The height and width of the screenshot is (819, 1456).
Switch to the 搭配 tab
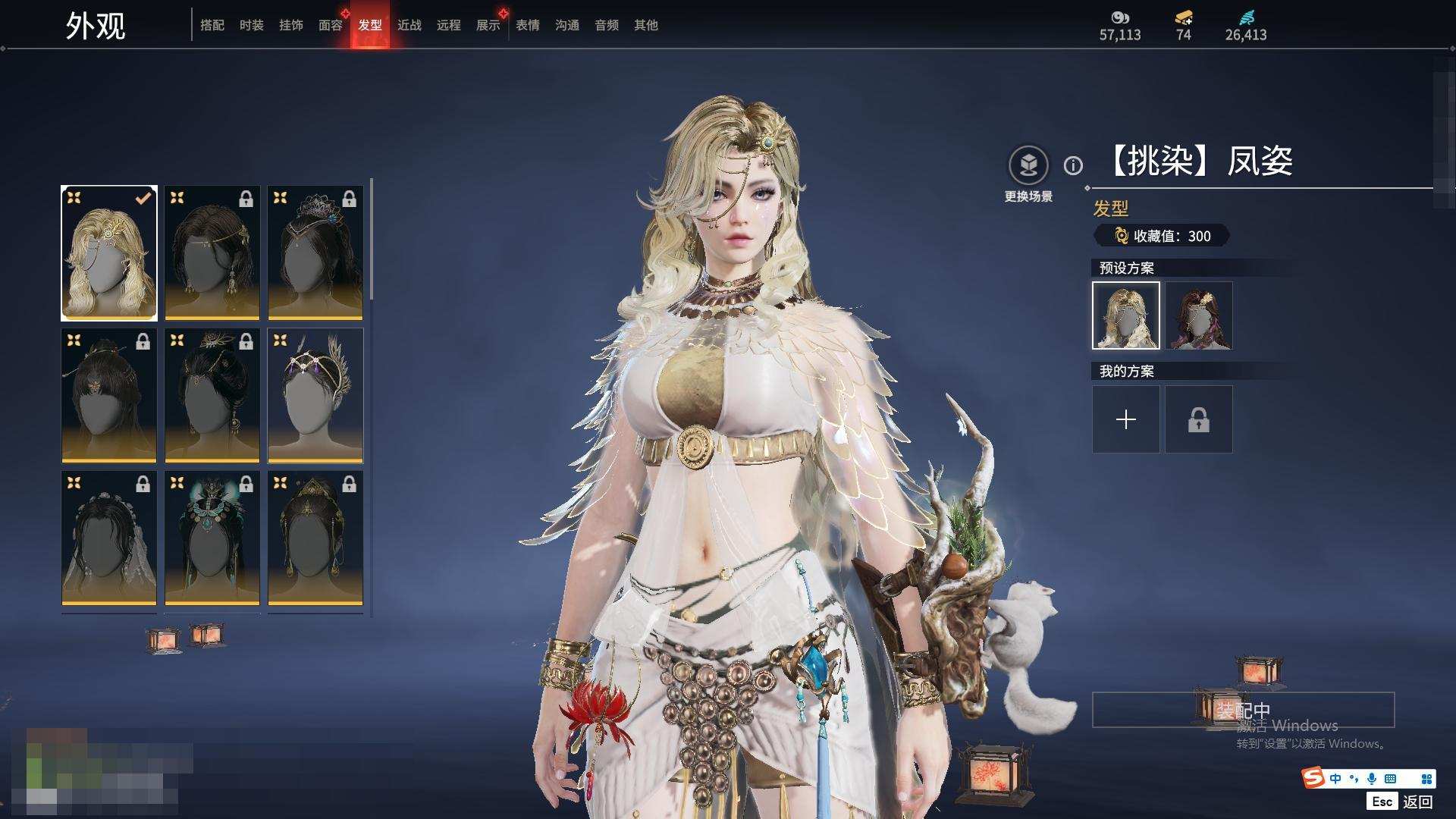(x=212, y=25)
